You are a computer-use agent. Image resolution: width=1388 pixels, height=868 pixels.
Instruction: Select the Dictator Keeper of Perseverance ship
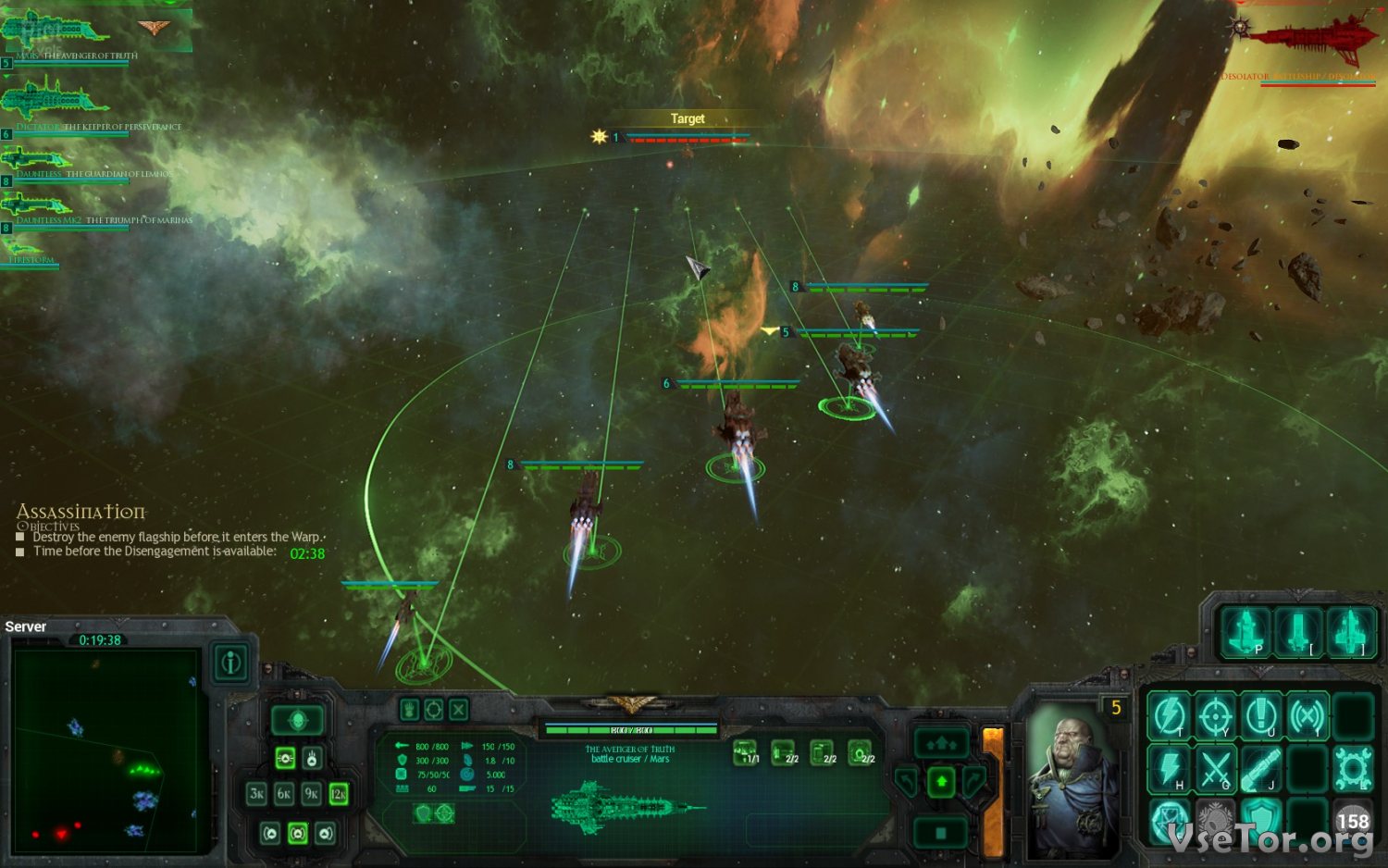pos(56,102)
